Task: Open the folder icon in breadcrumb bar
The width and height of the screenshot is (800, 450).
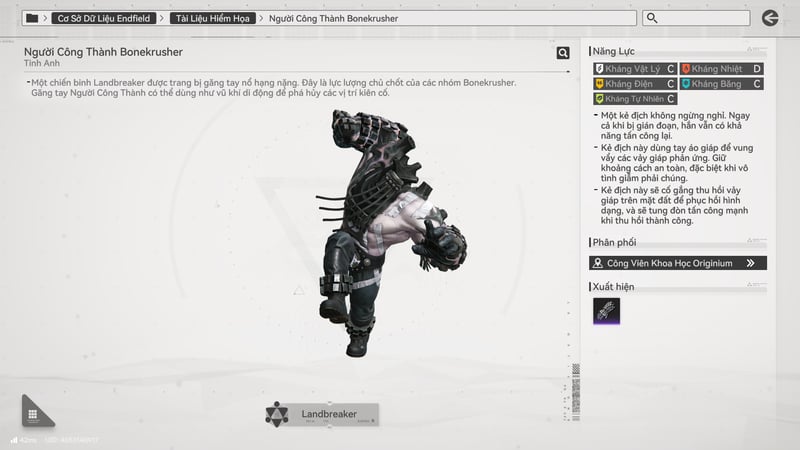Action: click(x=32, y=18)
